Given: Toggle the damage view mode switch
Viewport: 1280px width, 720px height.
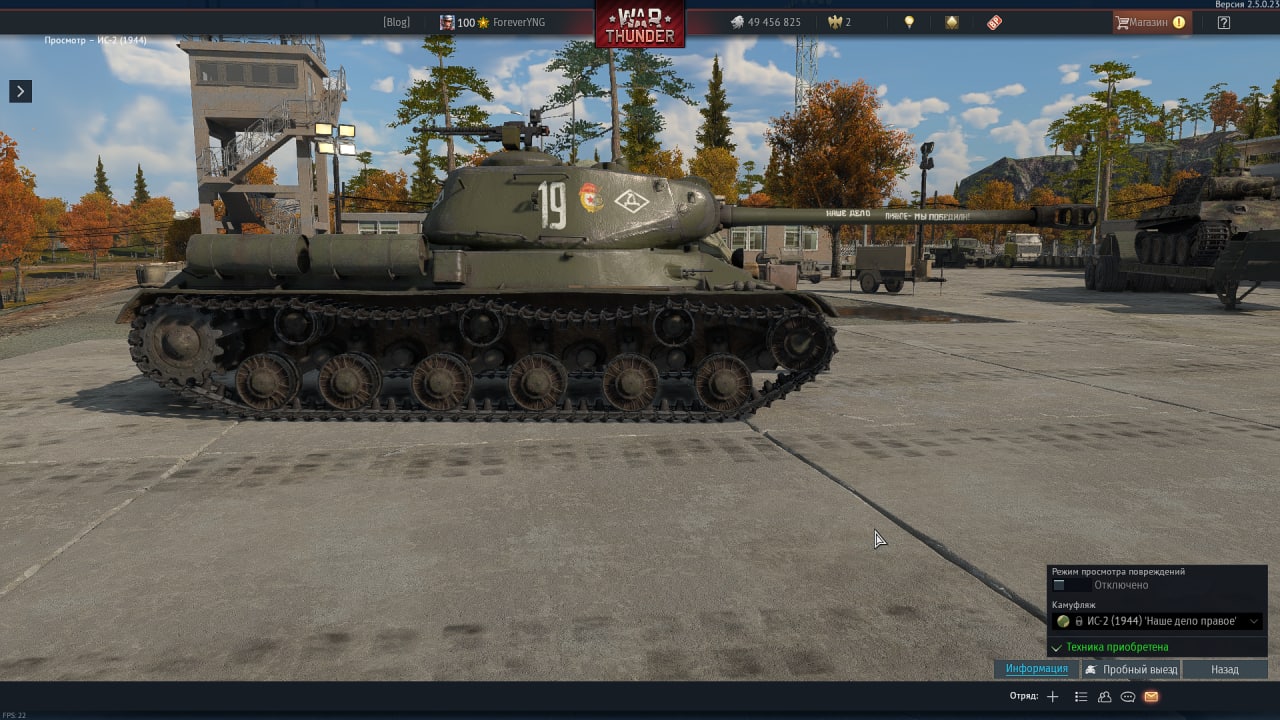Looking at the screenshot, I should [1070, 585].
